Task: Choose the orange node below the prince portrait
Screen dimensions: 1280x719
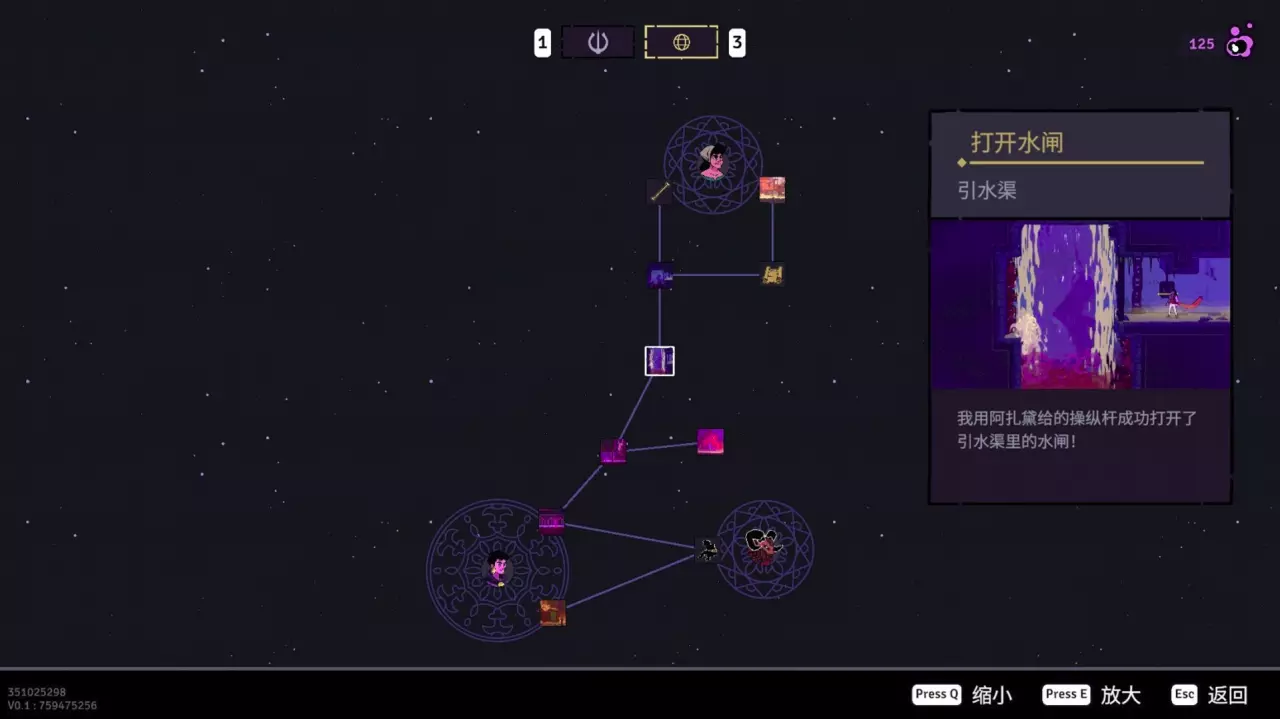Action: click(x=552, y=613)
